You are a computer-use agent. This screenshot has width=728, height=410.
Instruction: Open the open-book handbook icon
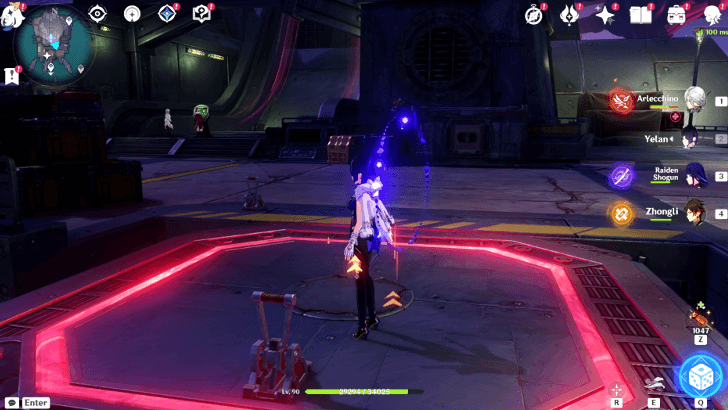(640, 14)
